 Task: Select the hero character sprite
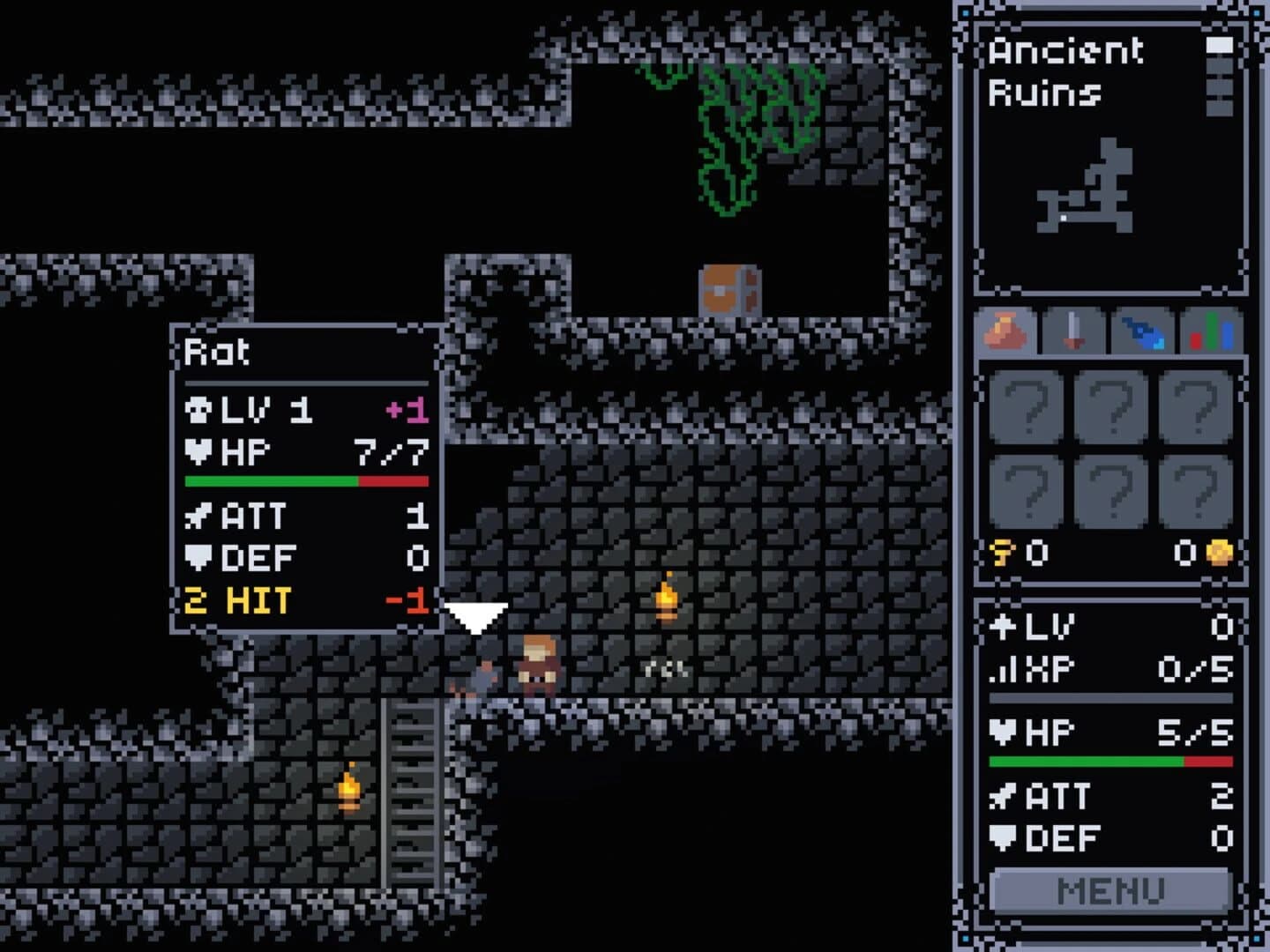538,666
